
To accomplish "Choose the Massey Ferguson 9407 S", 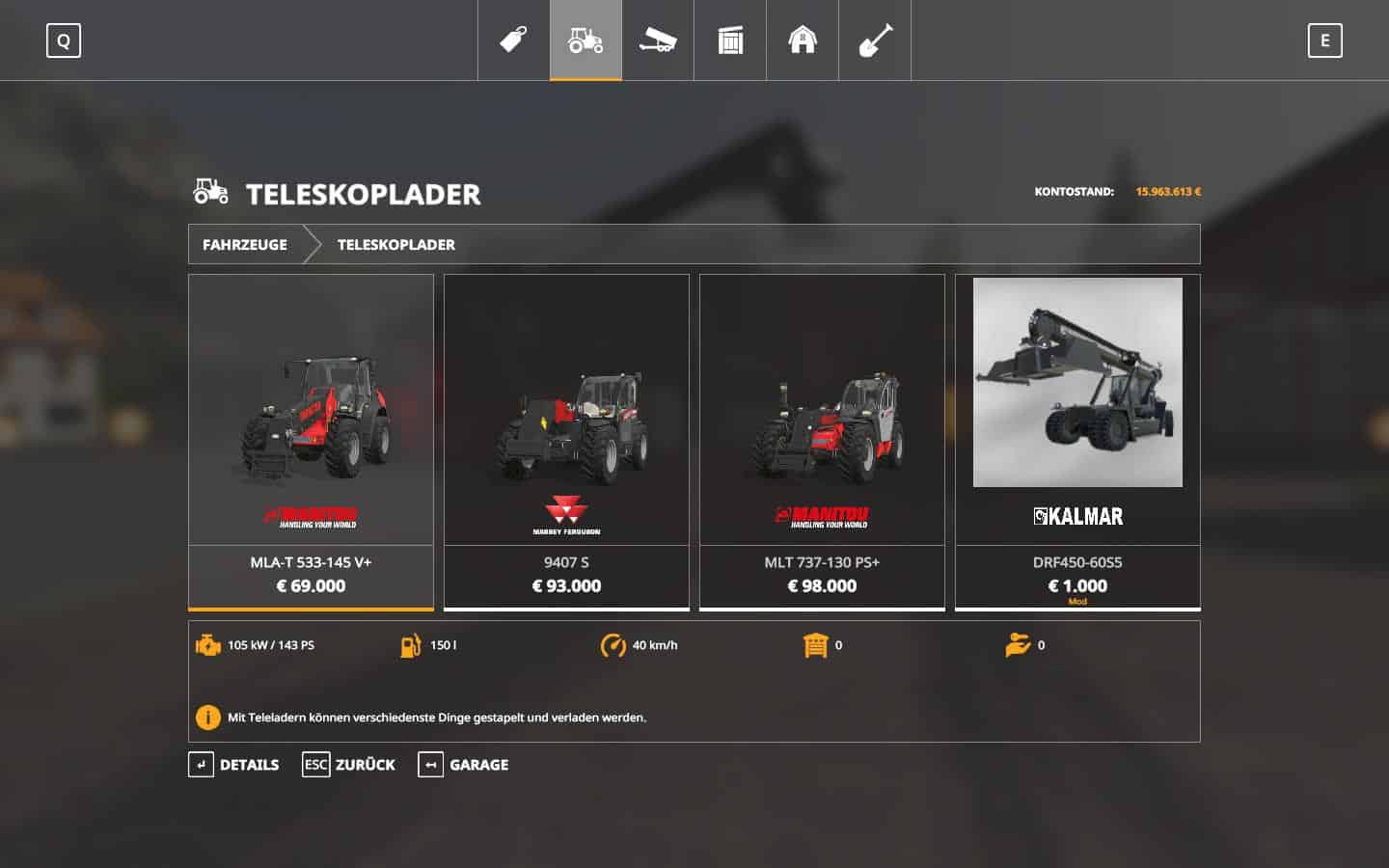I will (x=566, y=442).
